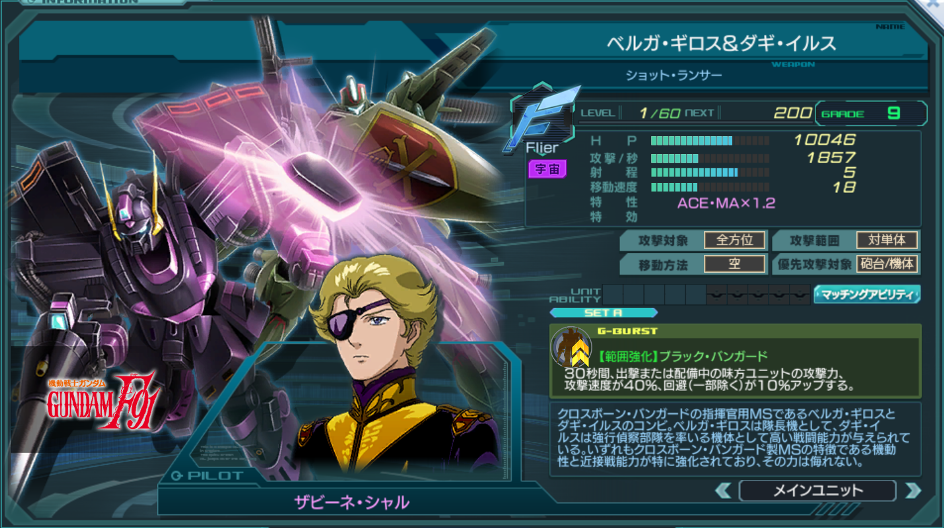Click the right arrow beside メインユニット

point(911,490)
